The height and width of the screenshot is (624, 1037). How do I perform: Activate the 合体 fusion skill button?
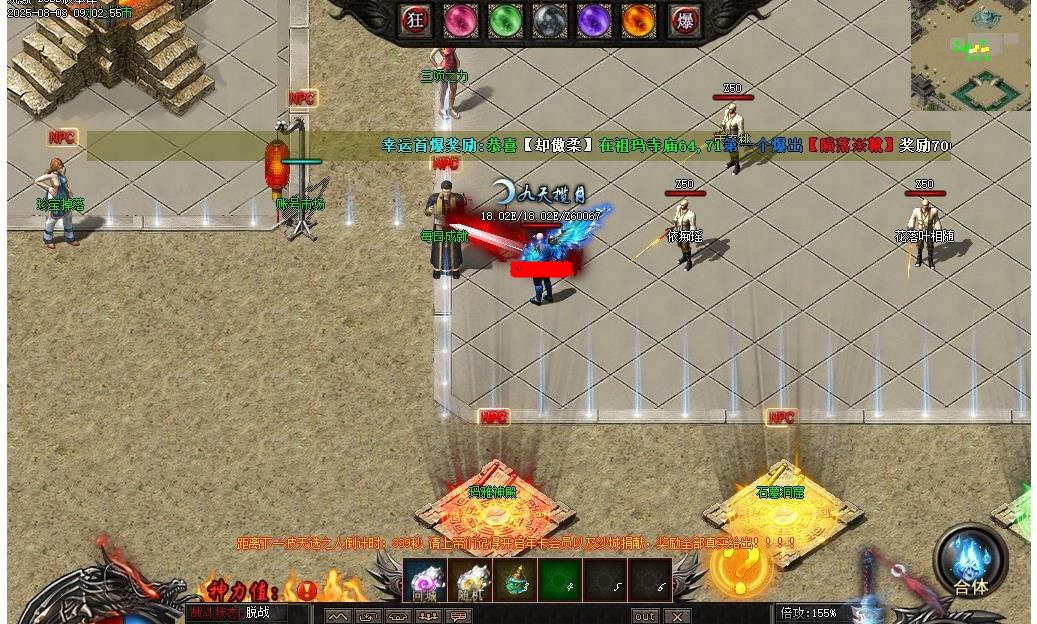970,562
